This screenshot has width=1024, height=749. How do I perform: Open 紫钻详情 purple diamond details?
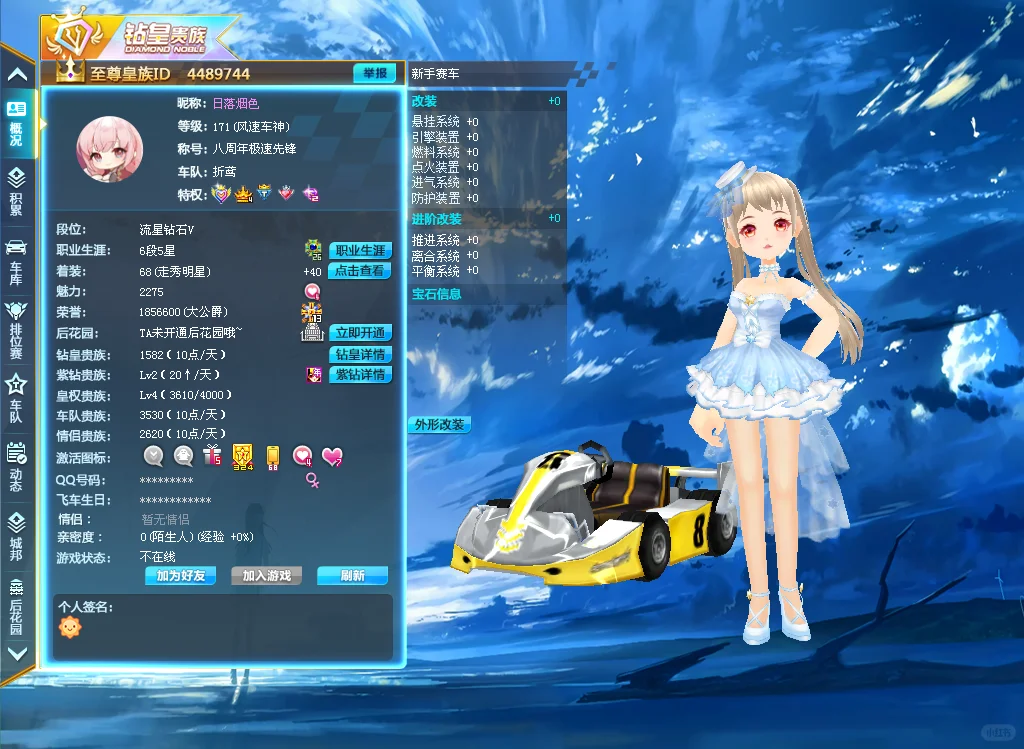[x=360, y=375]
